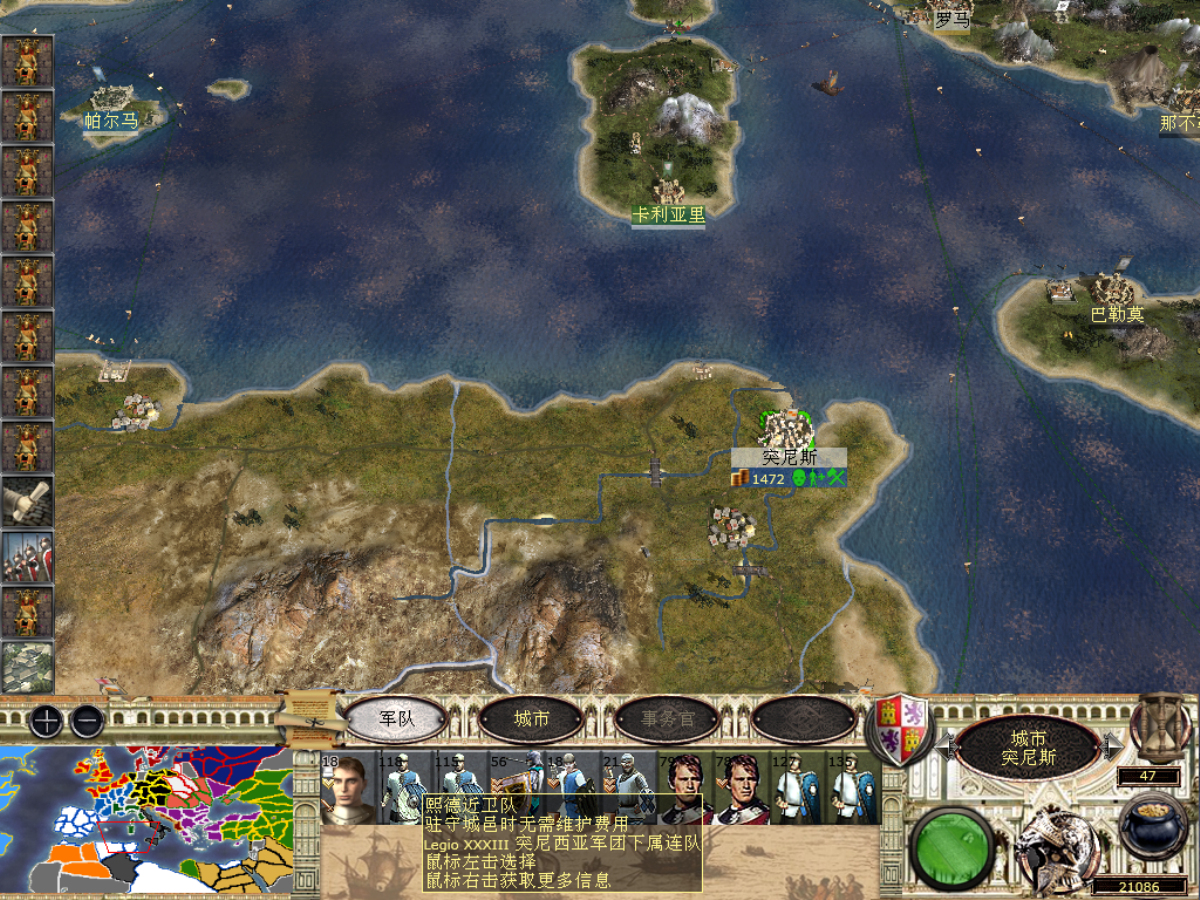Cycle to the previous settlement arrow
Image resolution: width=1200 pixels, height=900 pixels.
click(x=942, y=744)
